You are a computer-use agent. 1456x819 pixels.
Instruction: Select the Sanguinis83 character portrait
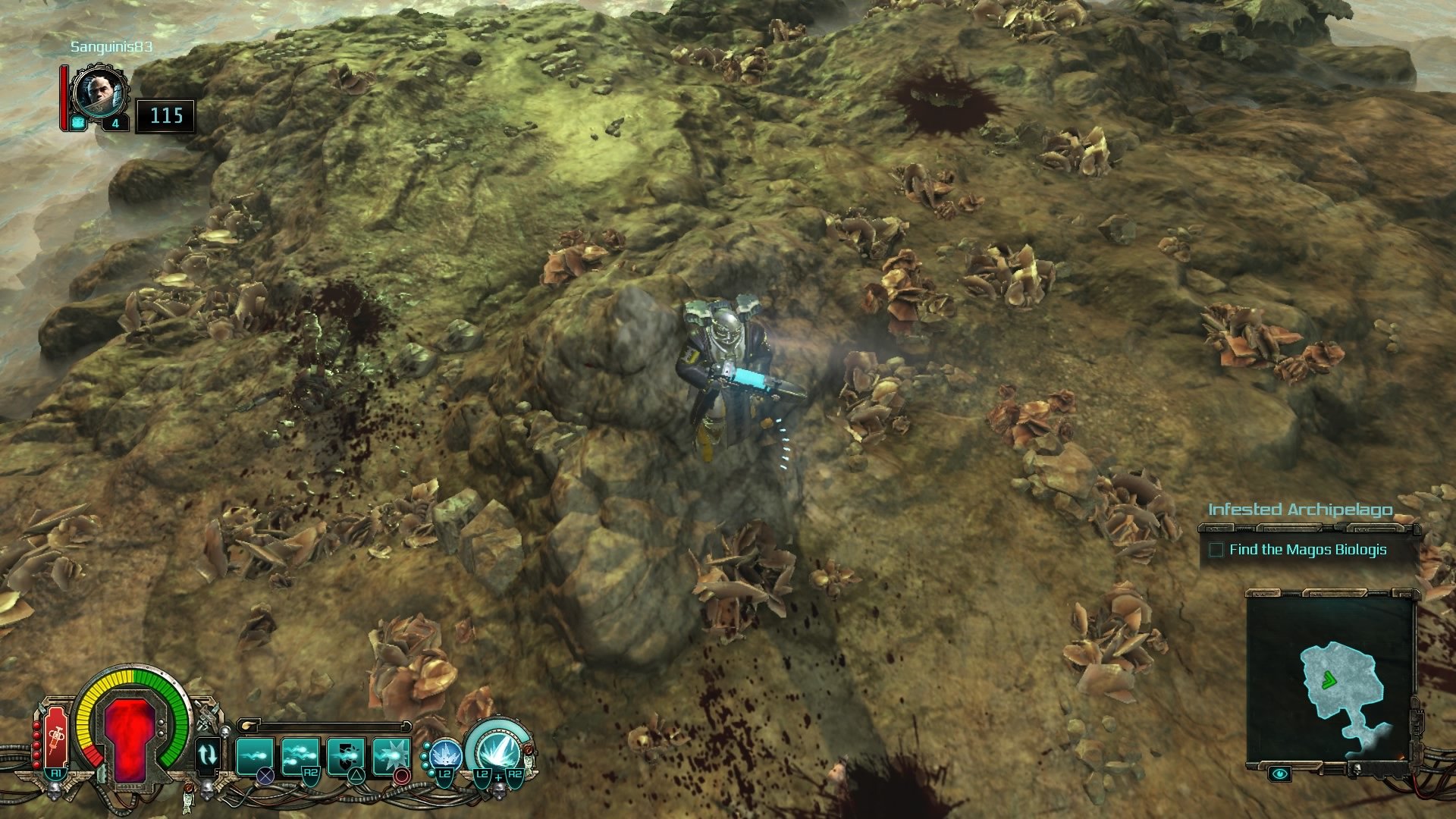(x=99, y=94)
